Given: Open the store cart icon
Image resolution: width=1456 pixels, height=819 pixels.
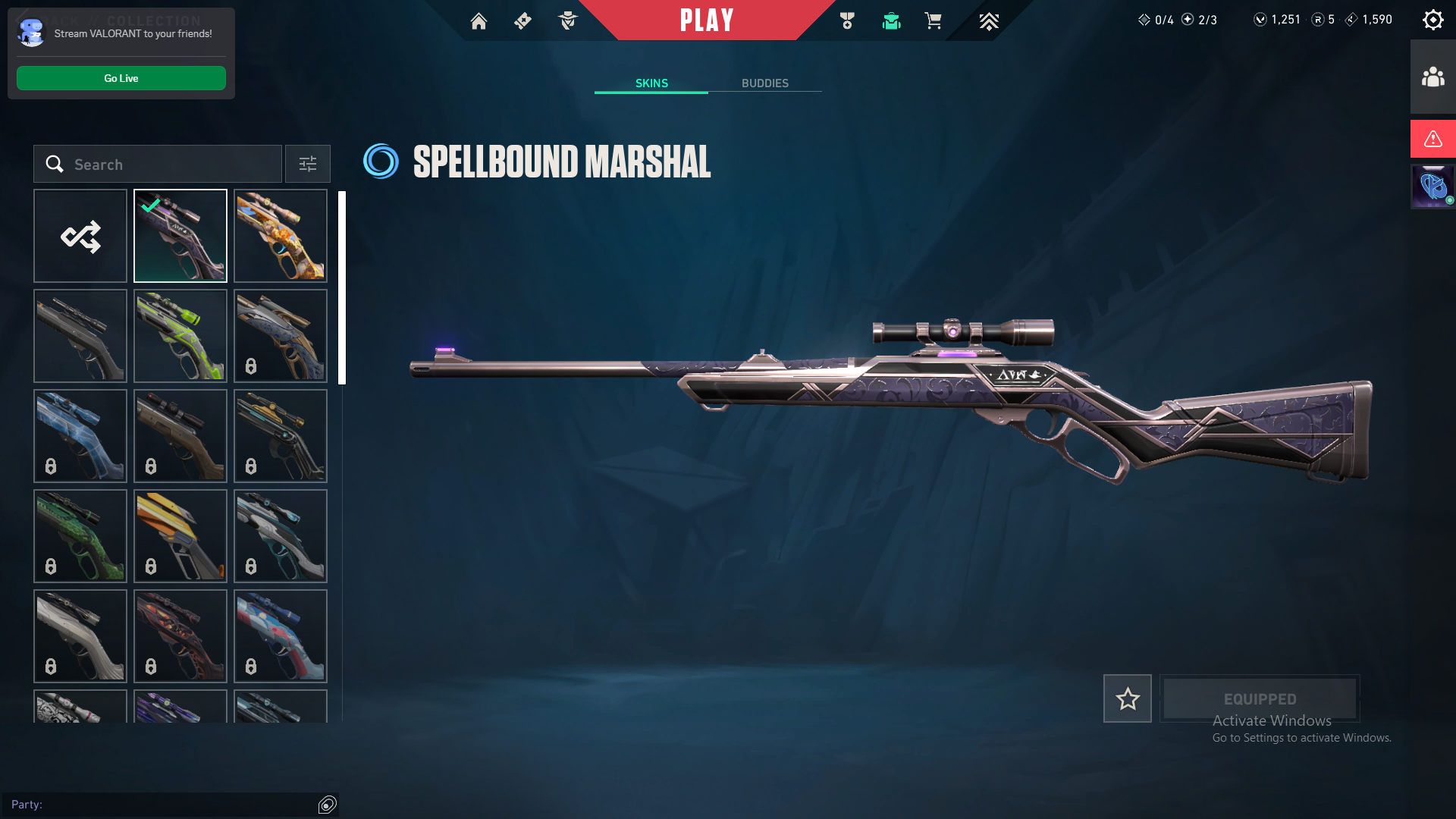Looking at the screenshot, I should click(933, 21).
